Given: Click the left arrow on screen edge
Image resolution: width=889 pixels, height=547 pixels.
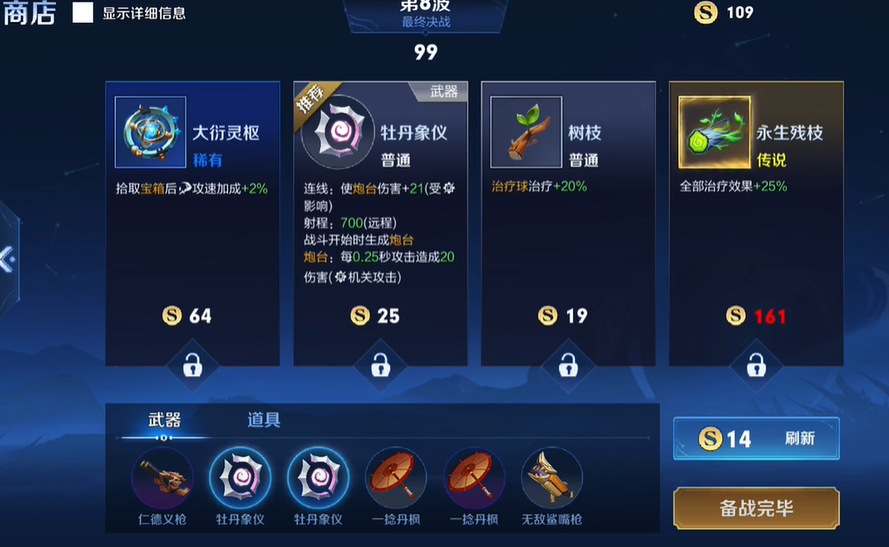Looking at the screenshot, I should (x=7, y=260).
